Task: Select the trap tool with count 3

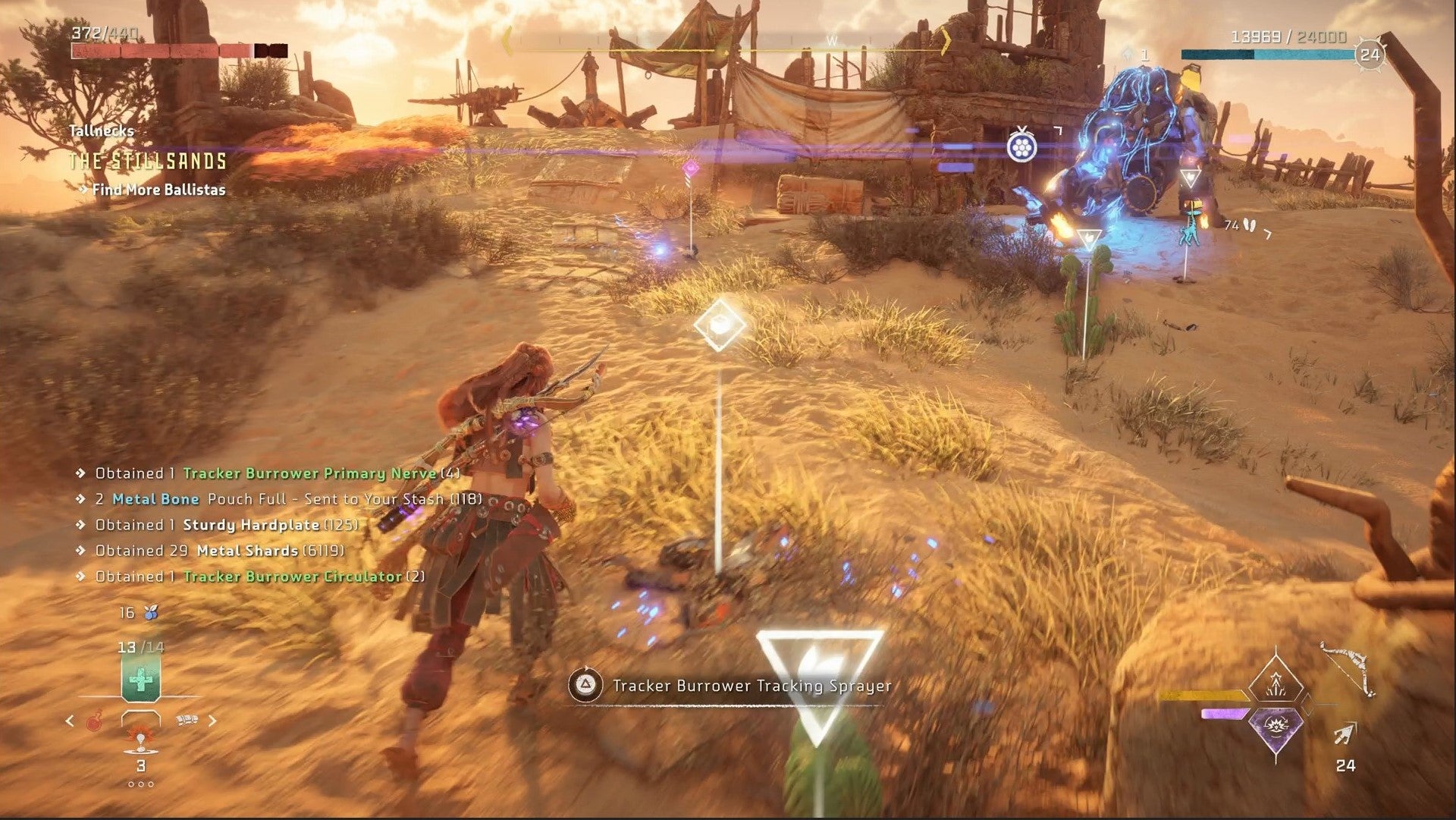Action: coord(140,741)
